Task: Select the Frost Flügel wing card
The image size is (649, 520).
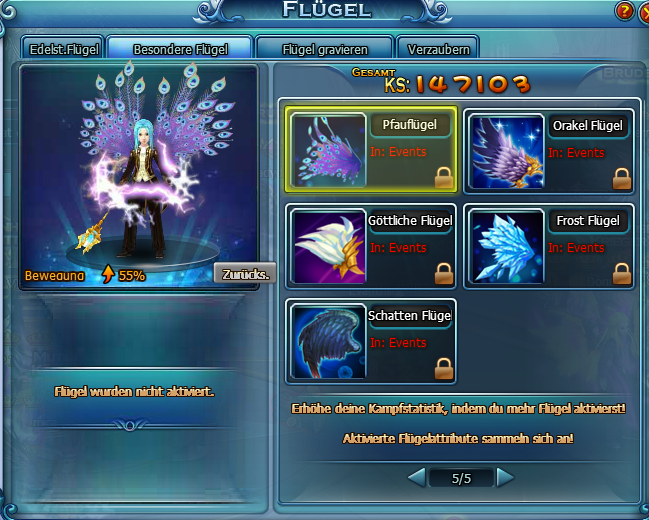Action: point(549,244)
